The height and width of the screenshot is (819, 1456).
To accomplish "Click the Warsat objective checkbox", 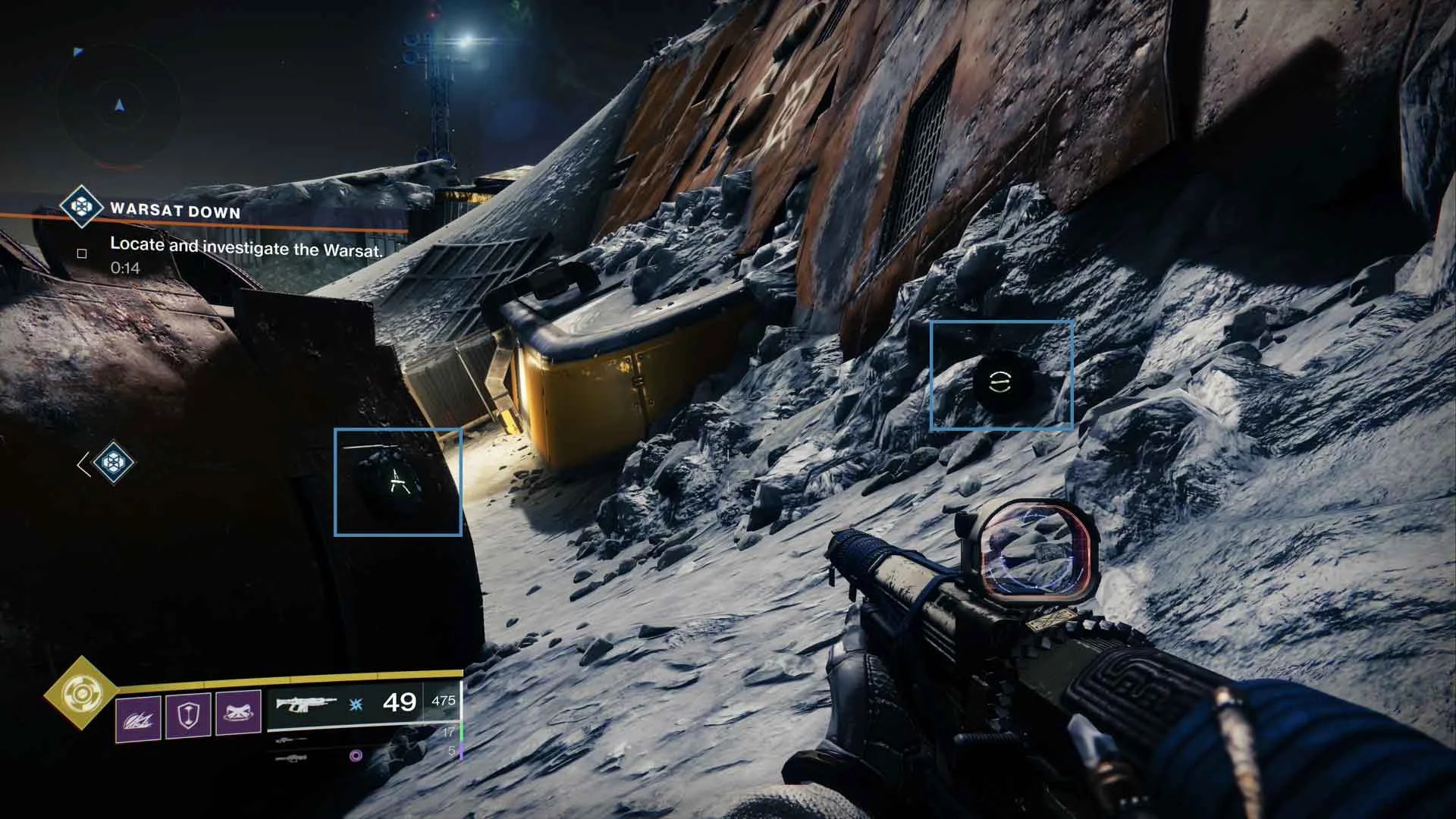I will (82, 253).
